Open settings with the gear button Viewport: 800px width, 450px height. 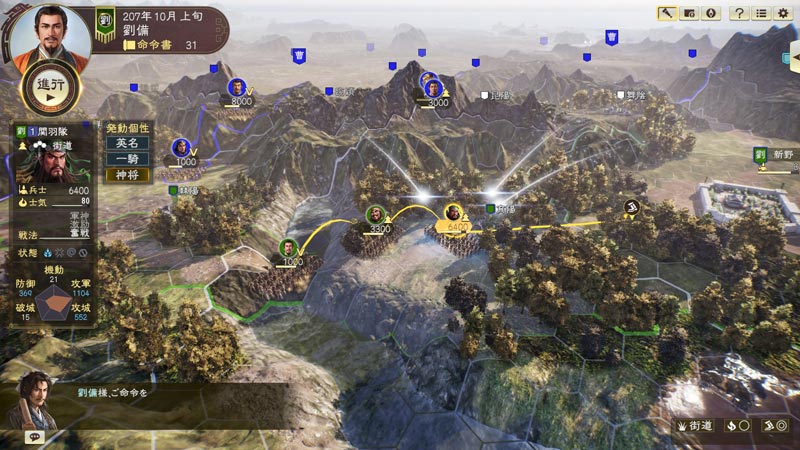(784, 13)
